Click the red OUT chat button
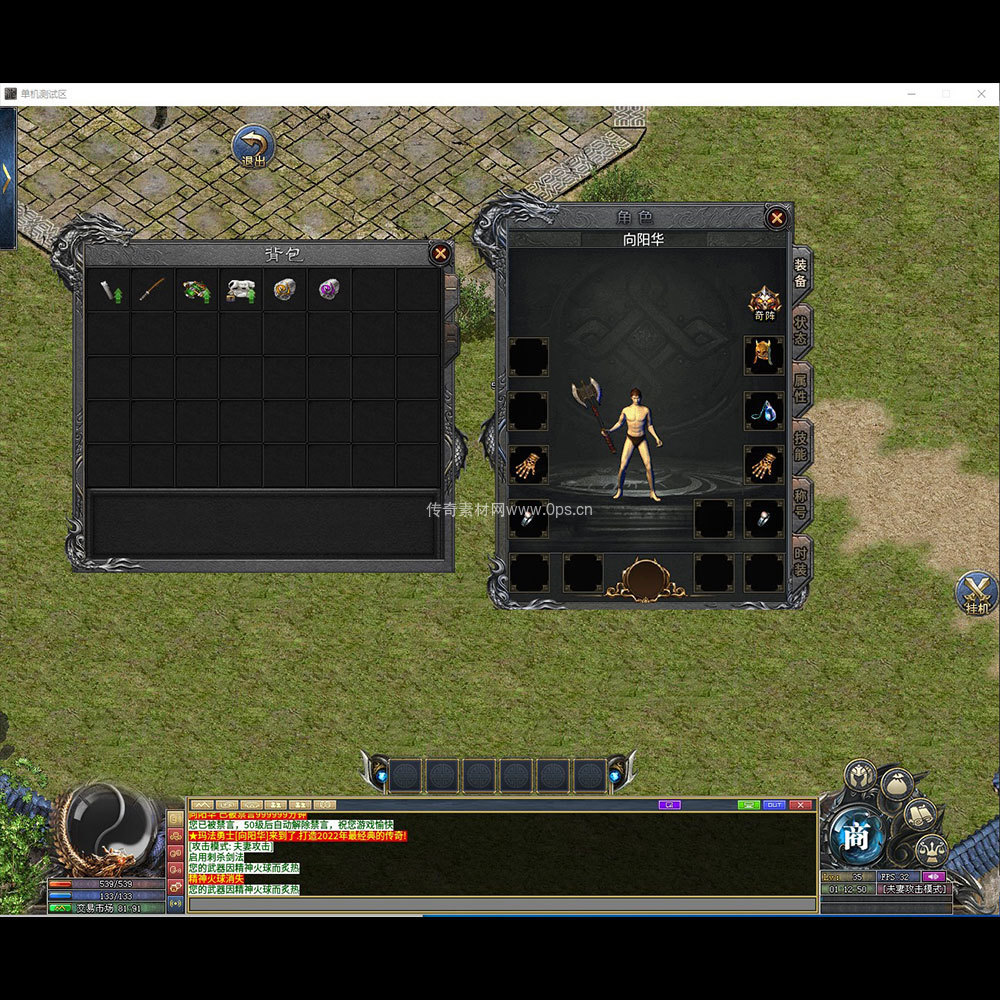The height and width of the screenshot is (1000, 1000). click(x=774, y=804)
